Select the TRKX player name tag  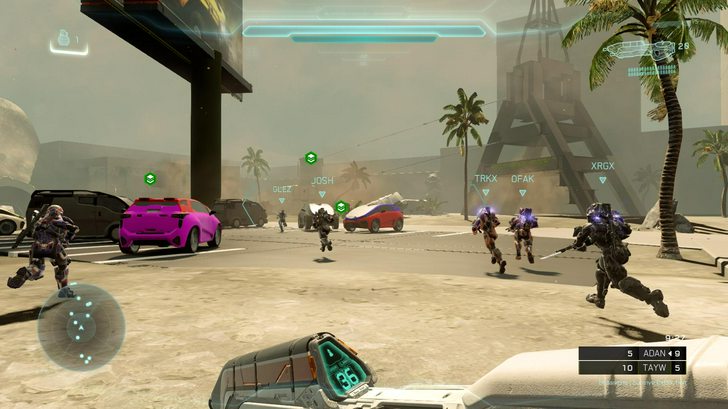click(485, 179)
